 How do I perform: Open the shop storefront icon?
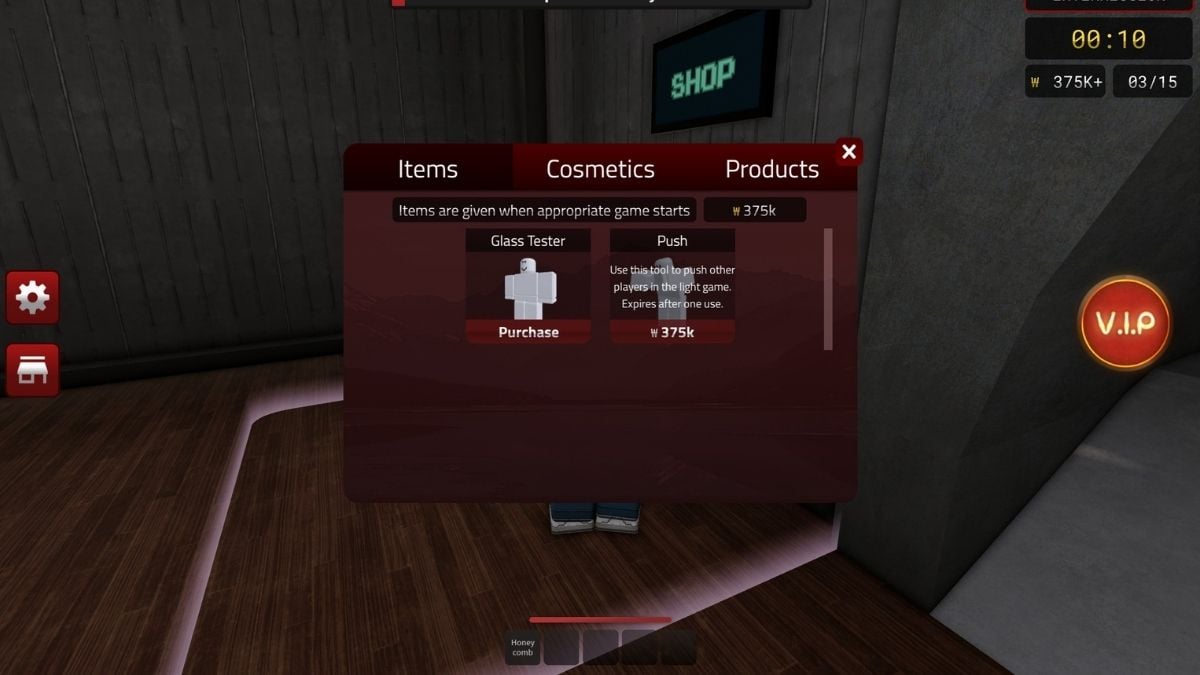[x=33, y=370]
